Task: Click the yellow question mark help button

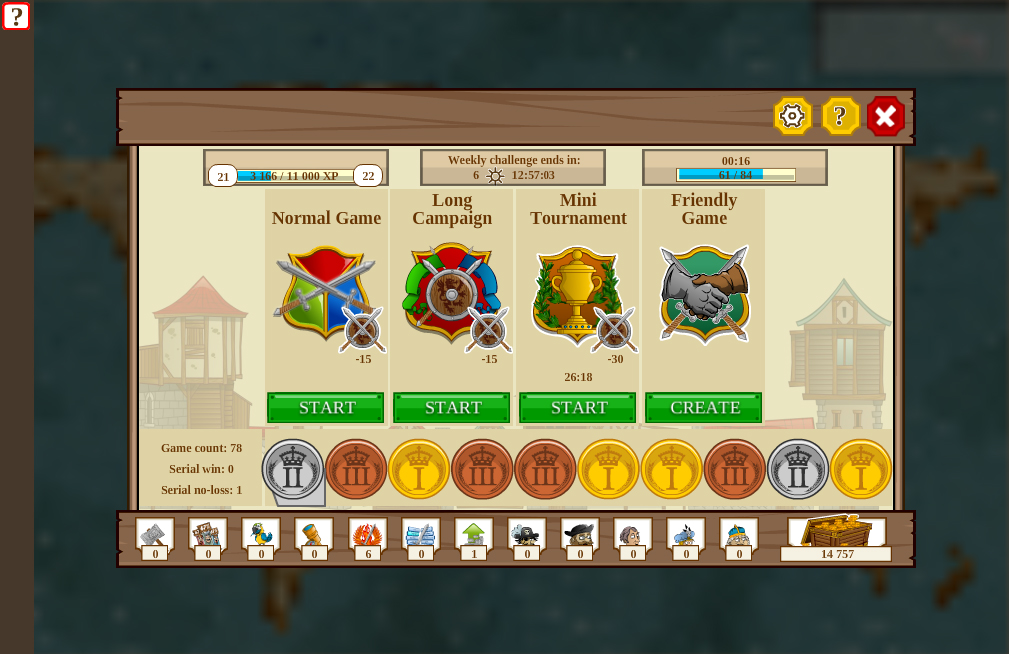Action: tap(840, 116)
